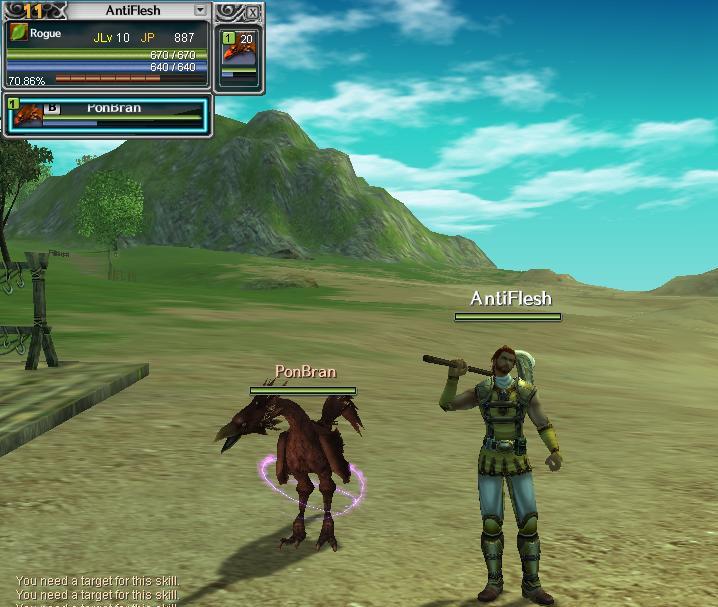Close the pet panel with the X button

(x=252, y=13)
